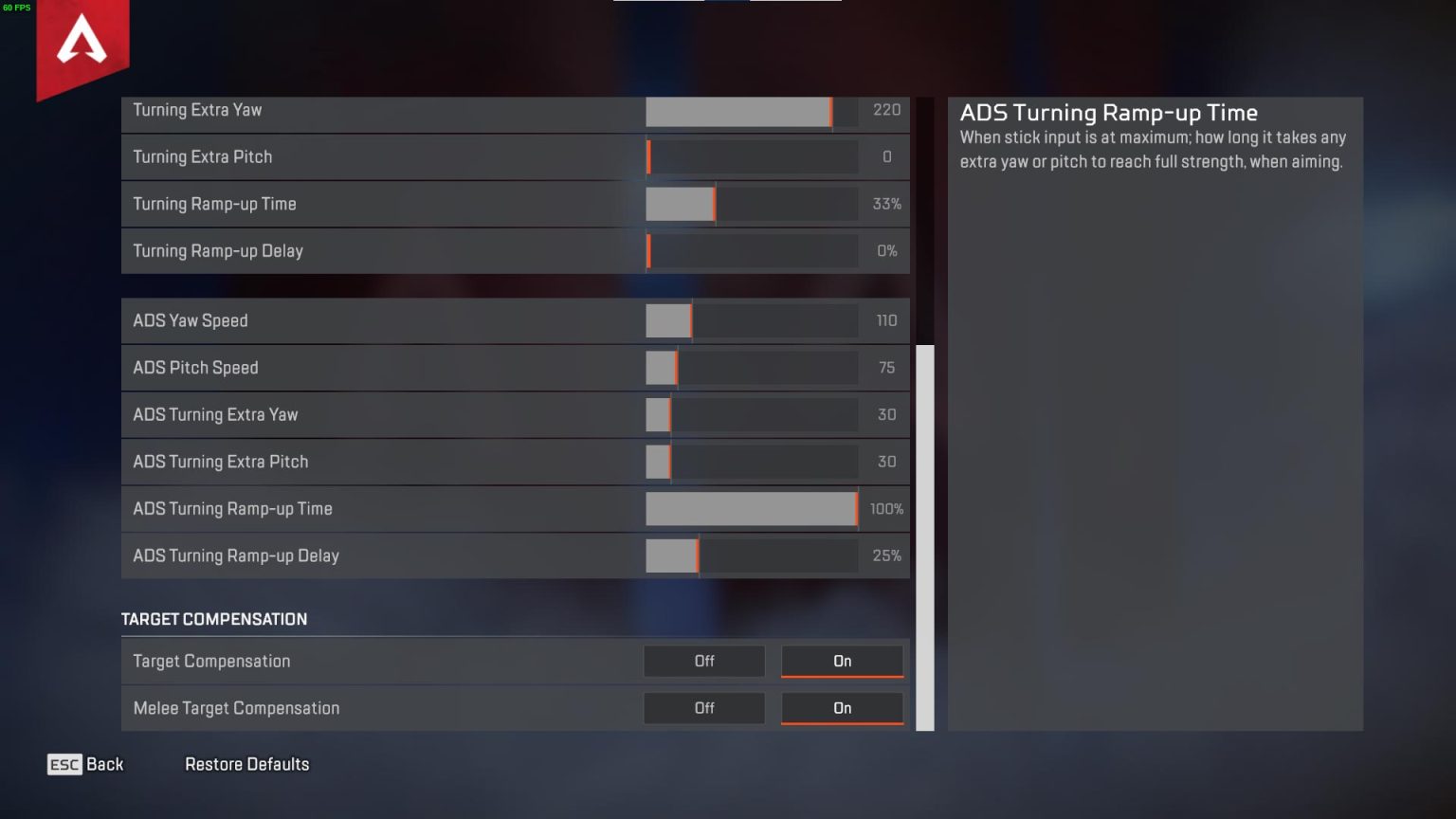1456x819 pixels.
Task: Click the ESC key icon next to Back
Action: click(x=63, y=764)
